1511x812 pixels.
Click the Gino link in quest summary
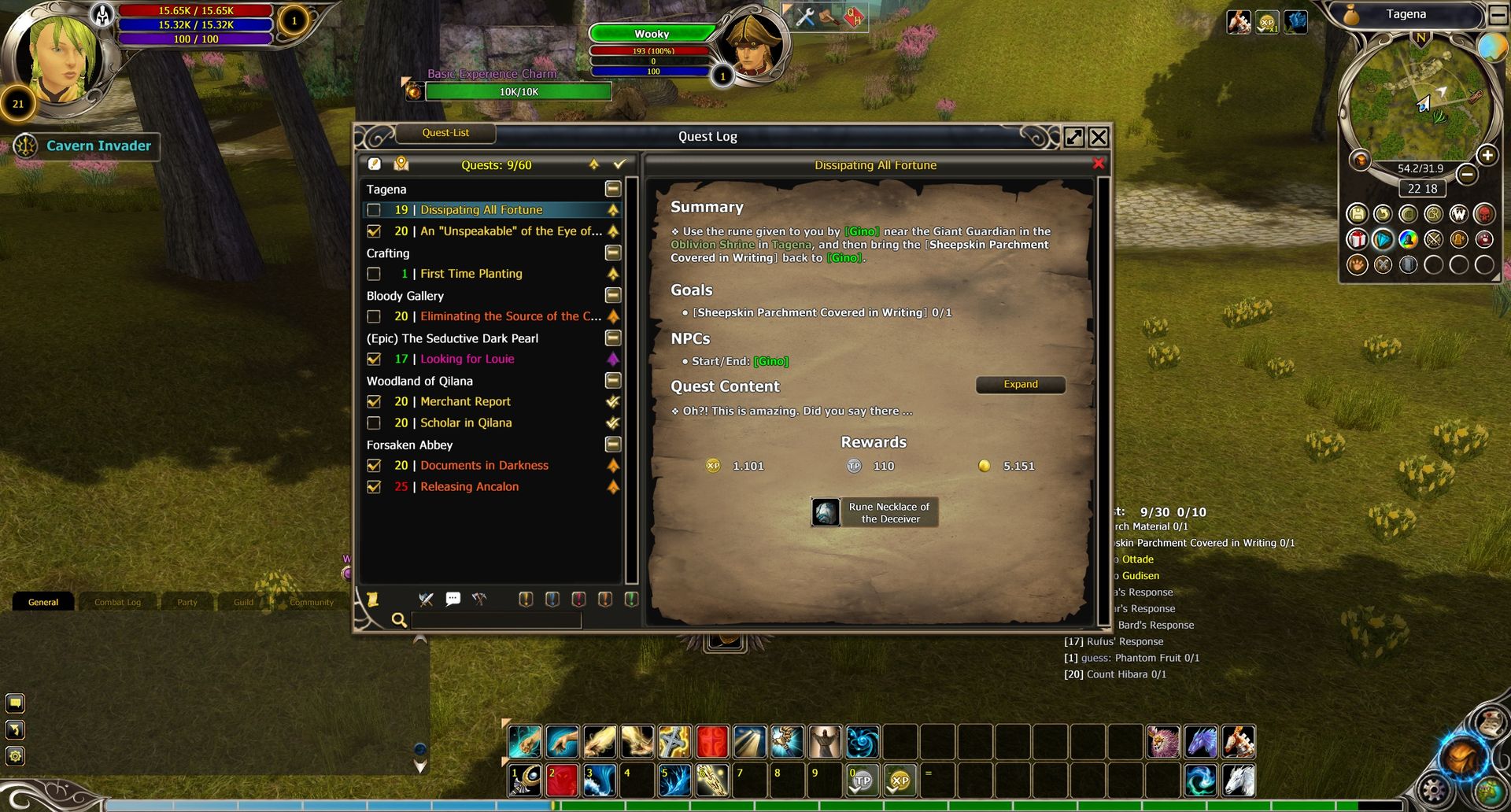862,232
